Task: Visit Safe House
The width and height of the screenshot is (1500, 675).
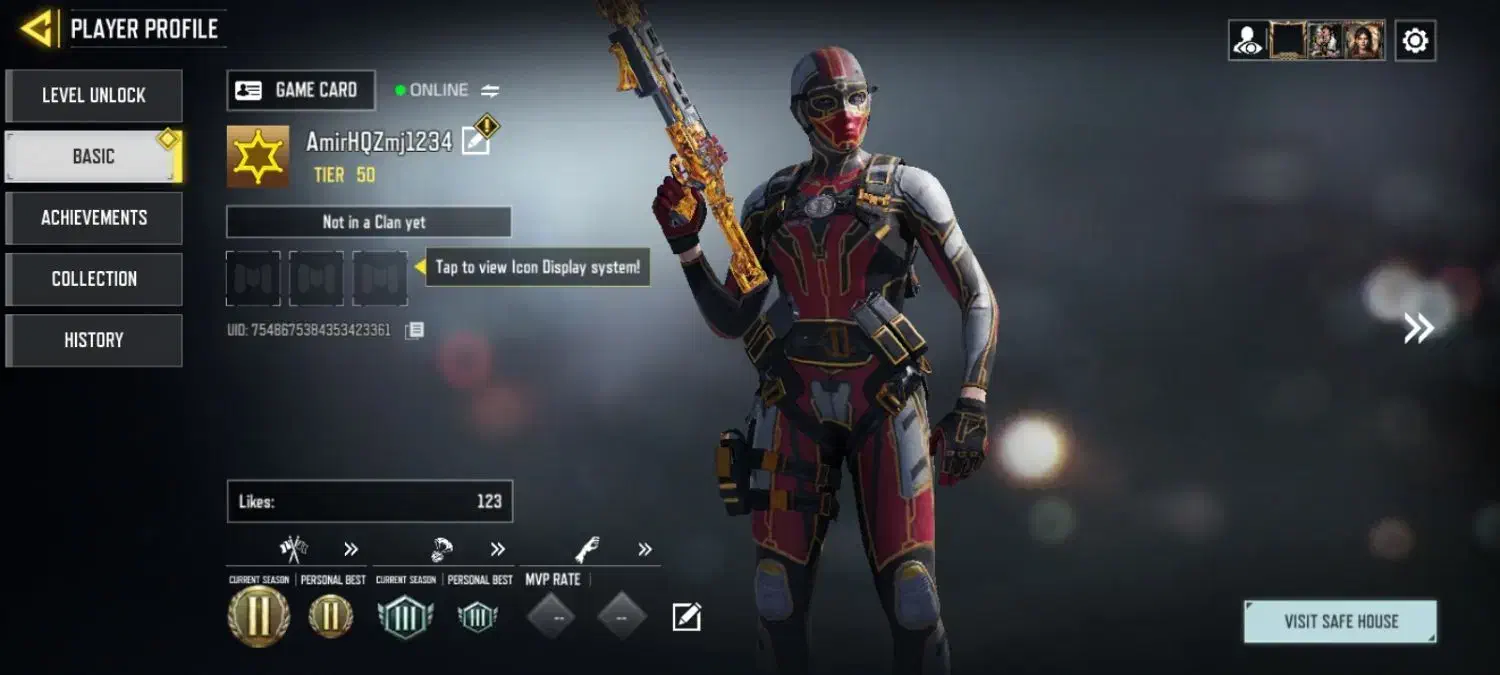Action: (x=1340, y=621)
